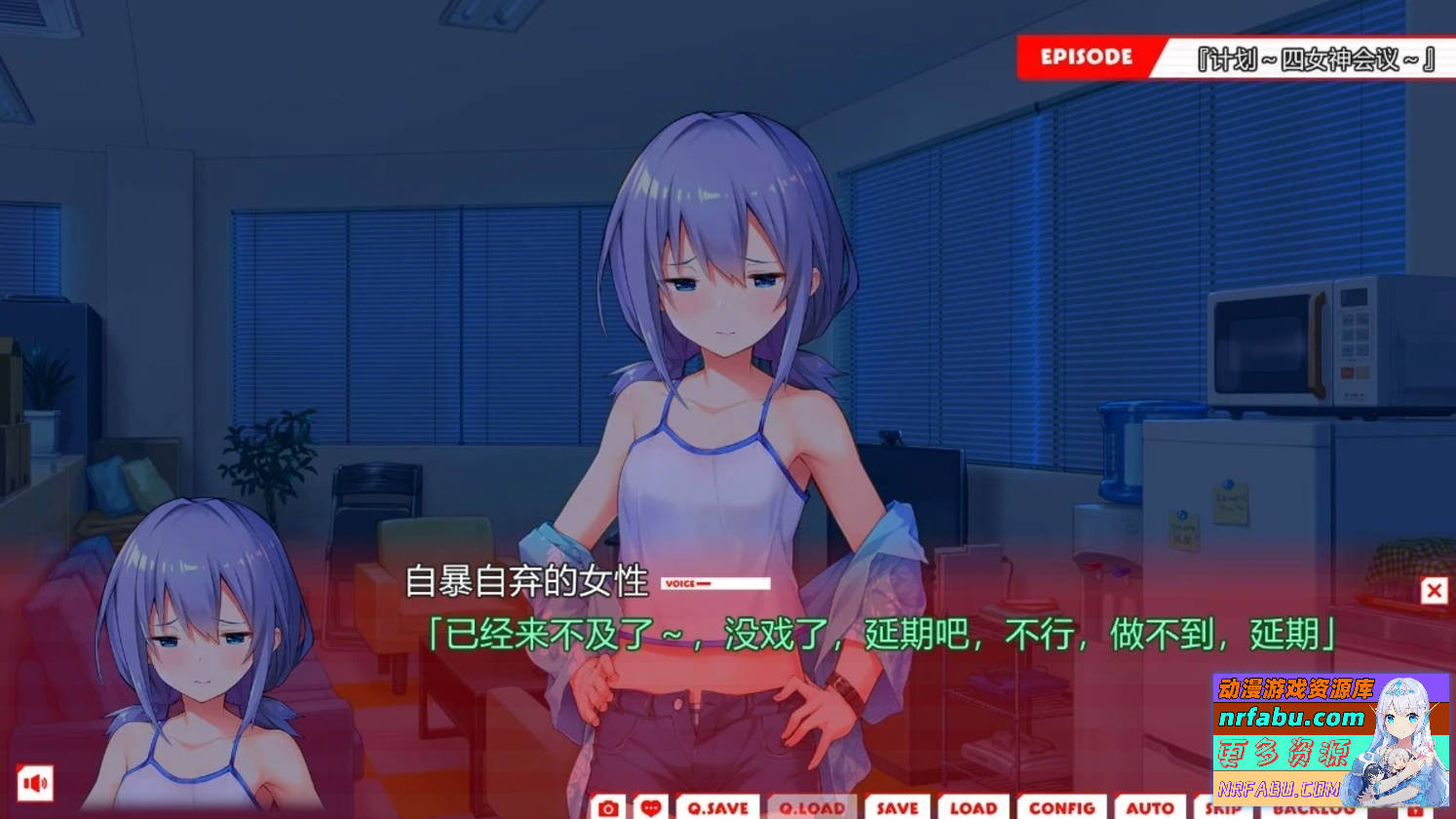
Task: Click the camera screenshot icon
Action: [609, 807]
